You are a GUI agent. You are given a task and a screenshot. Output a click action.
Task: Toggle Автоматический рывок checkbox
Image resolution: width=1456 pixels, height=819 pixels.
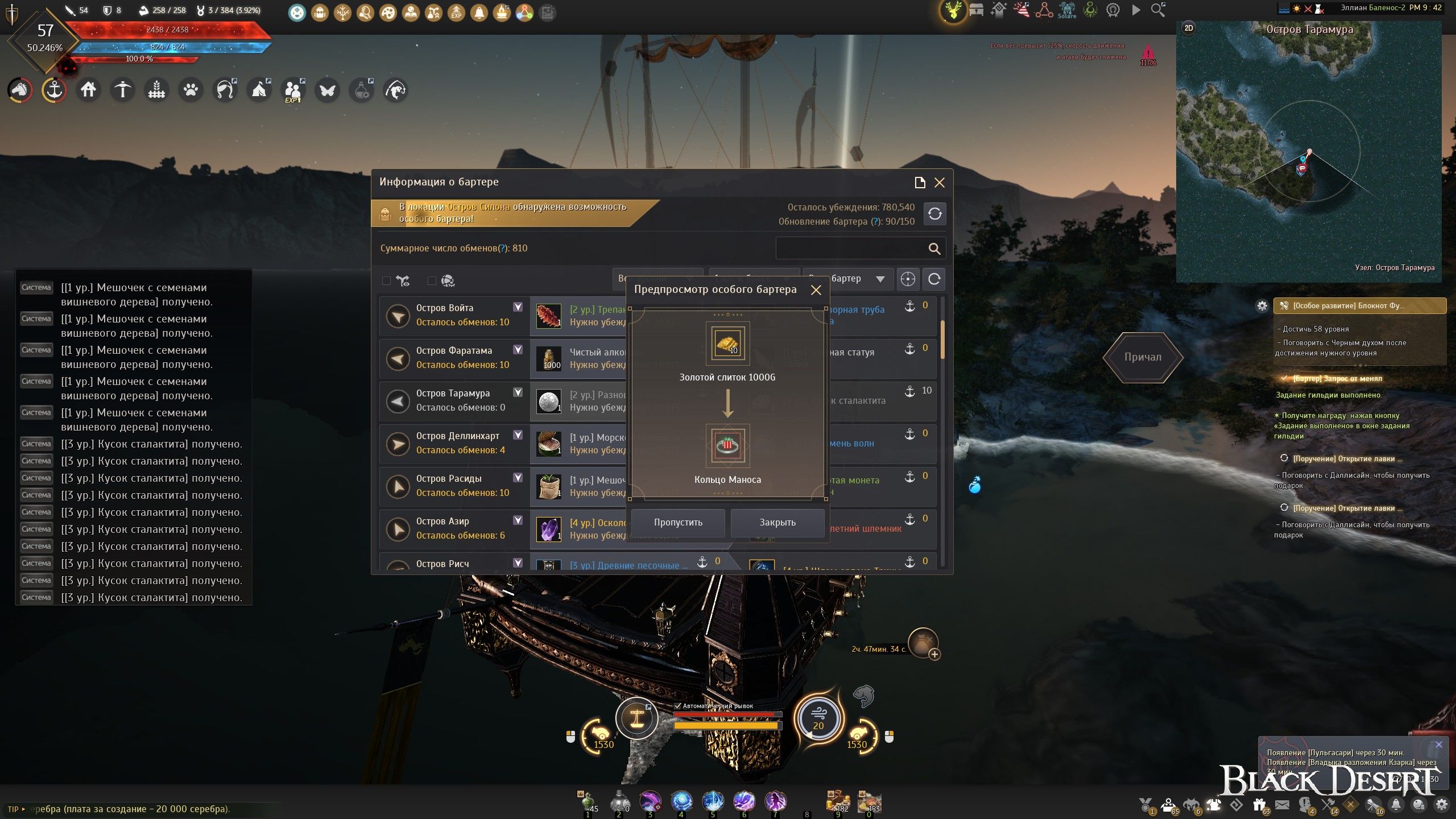tap(677, 706)
